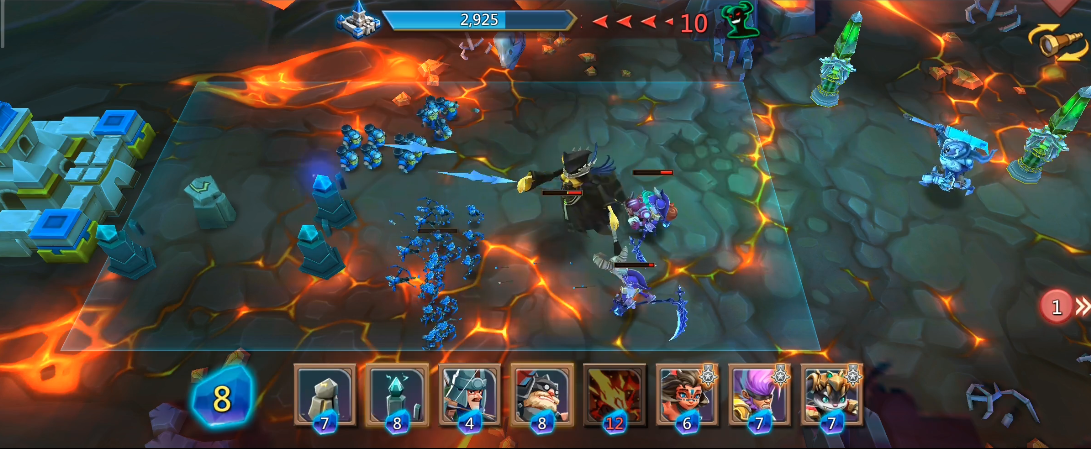The width and height of the screenshot is (1091, 449).
Task: Choose the crystal tower card costing 8
Action: pos(397,395)
